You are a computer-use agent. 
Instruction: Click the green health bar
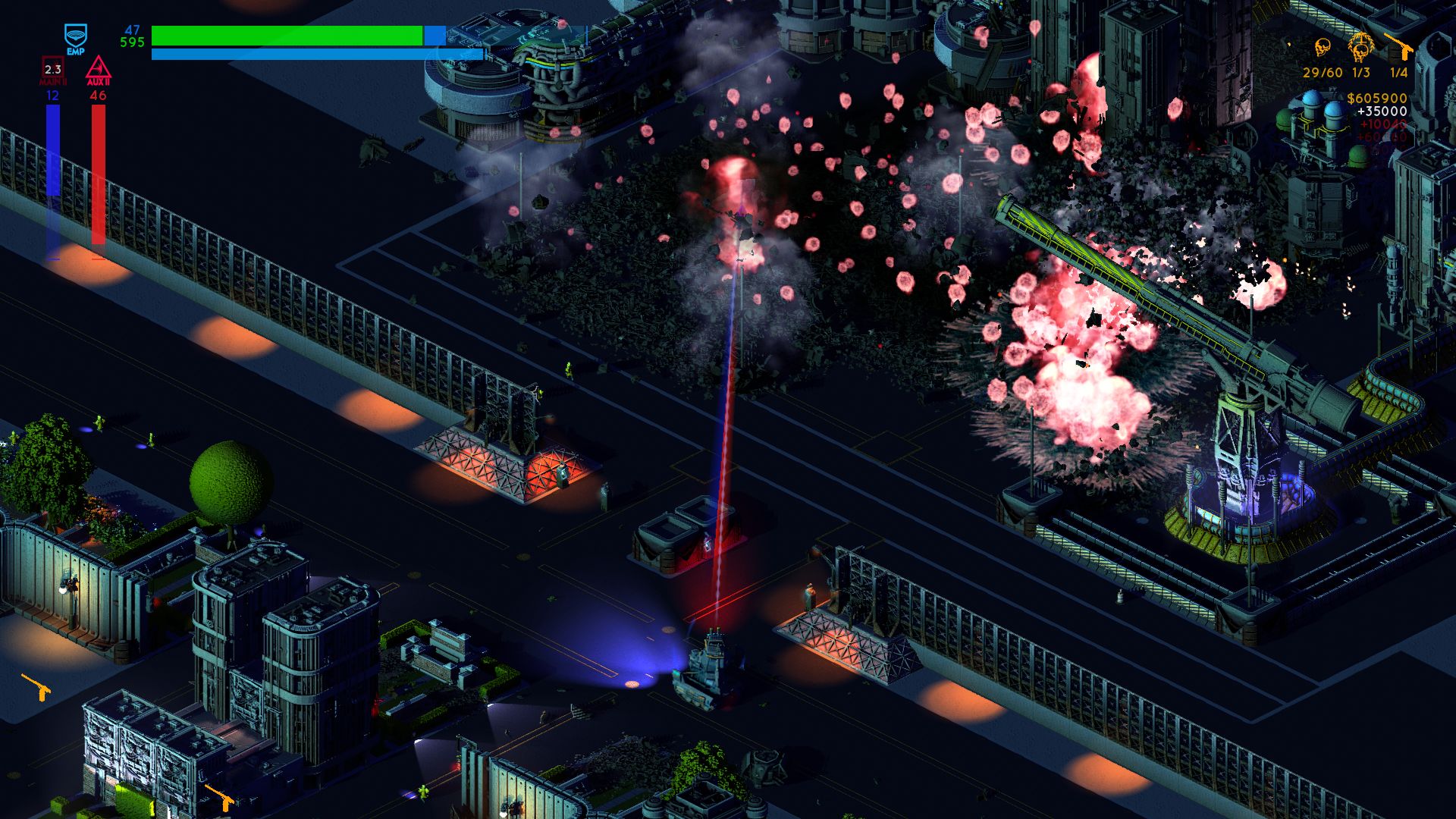pyautogui.click(x=288, y=35)
